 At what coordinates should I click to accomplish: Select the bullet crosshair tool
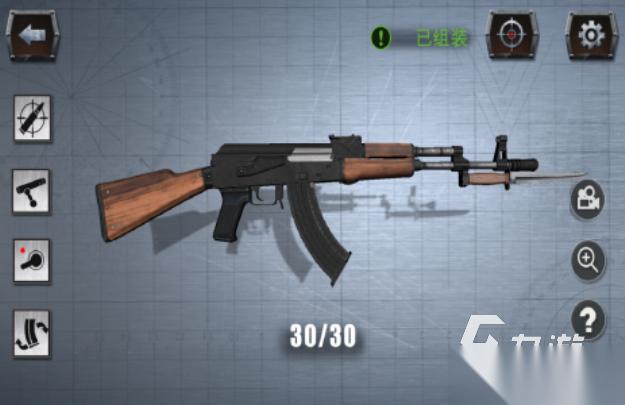click(x=31, y=119)
